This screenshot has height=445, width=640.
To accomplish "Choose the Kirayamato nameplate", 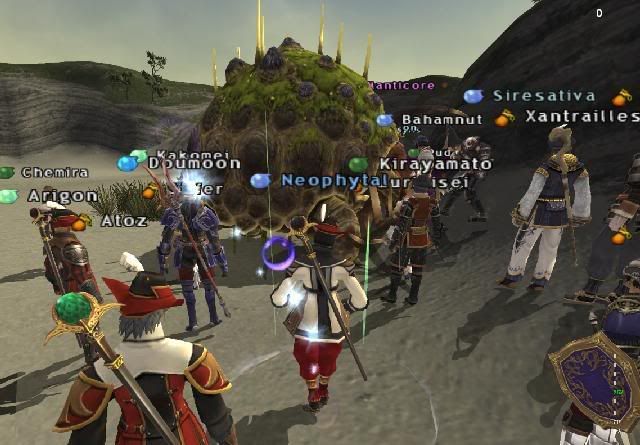I will pos(435,164).
